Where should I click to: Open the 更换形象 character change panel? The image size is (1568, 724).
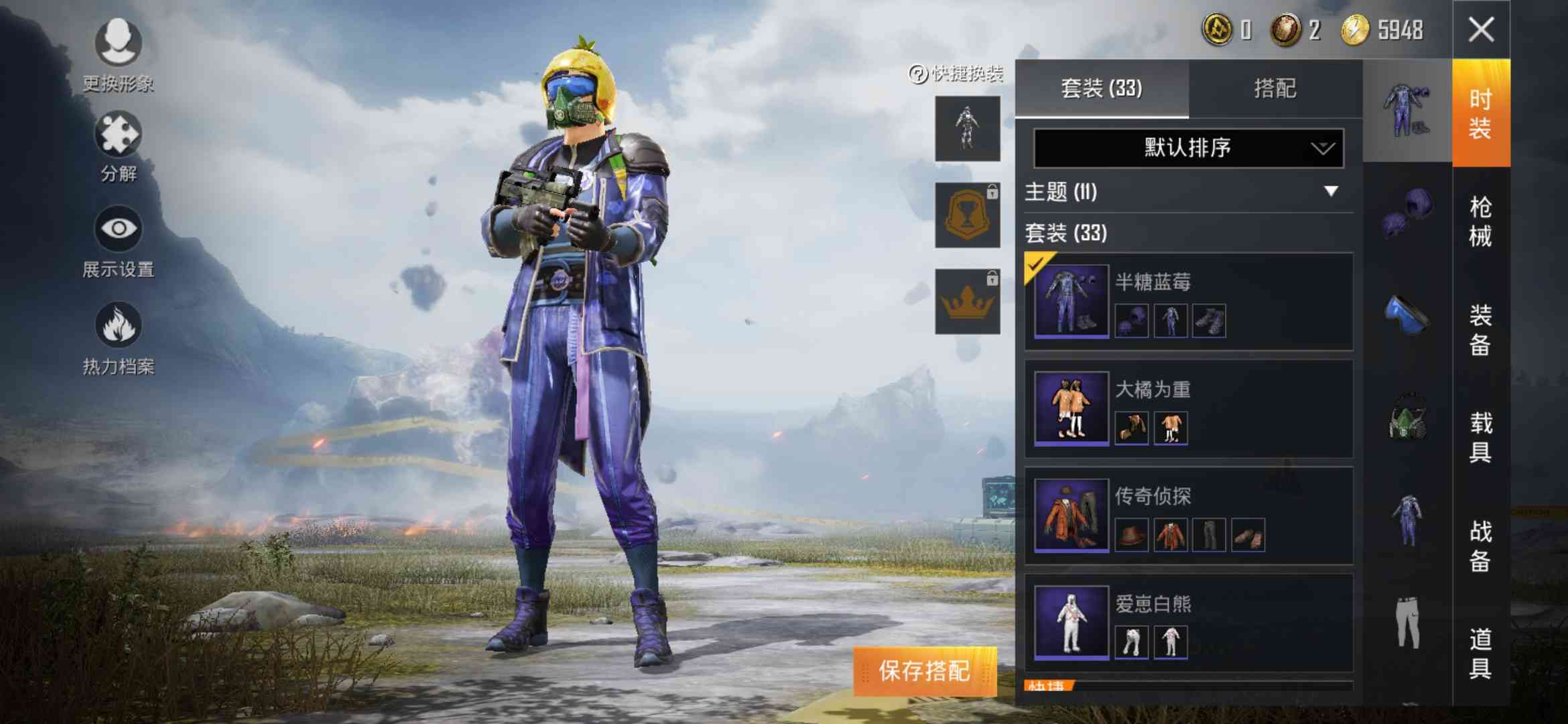117,50
